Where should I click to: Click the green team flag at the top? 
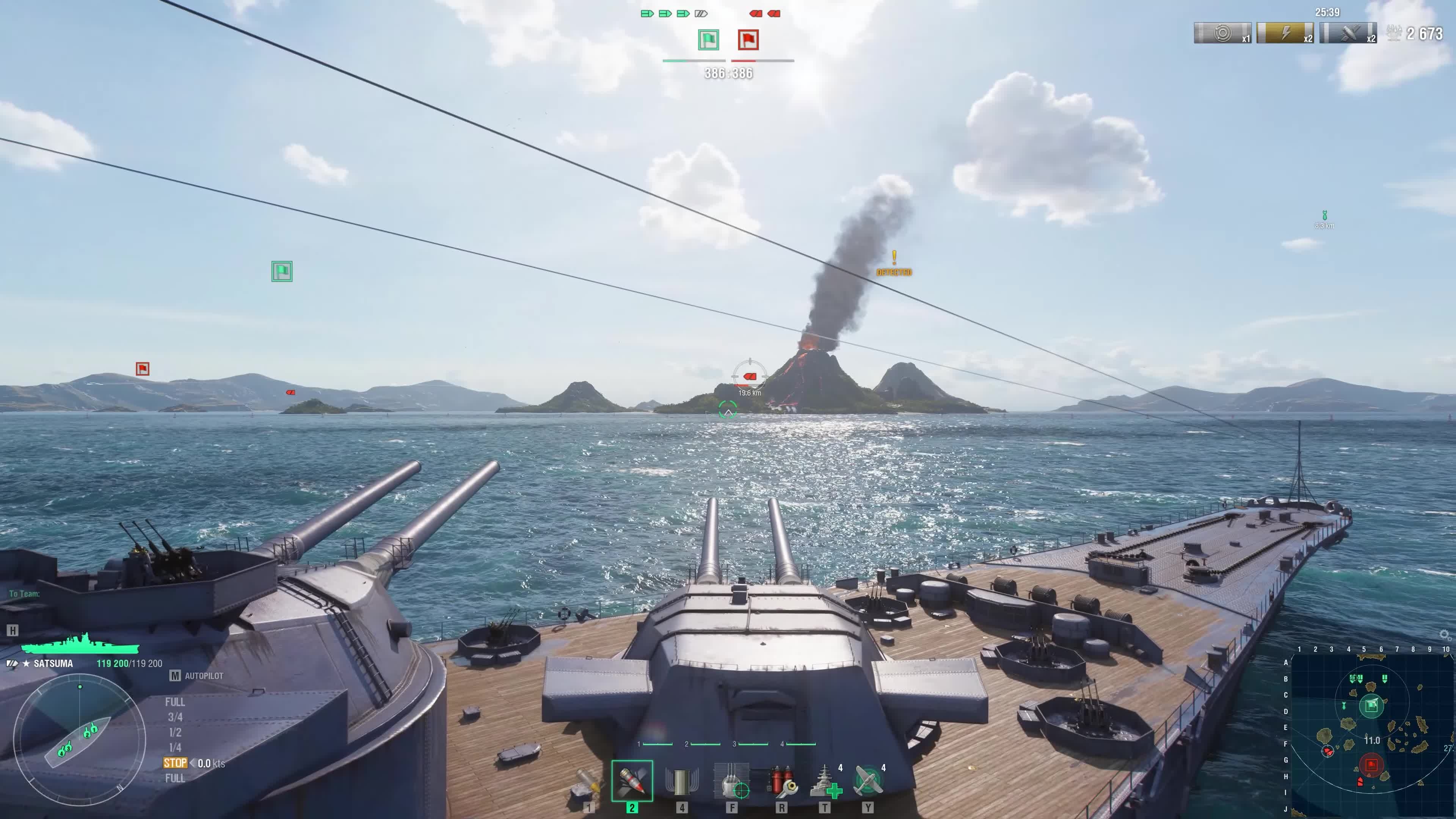tap(709, 40)
